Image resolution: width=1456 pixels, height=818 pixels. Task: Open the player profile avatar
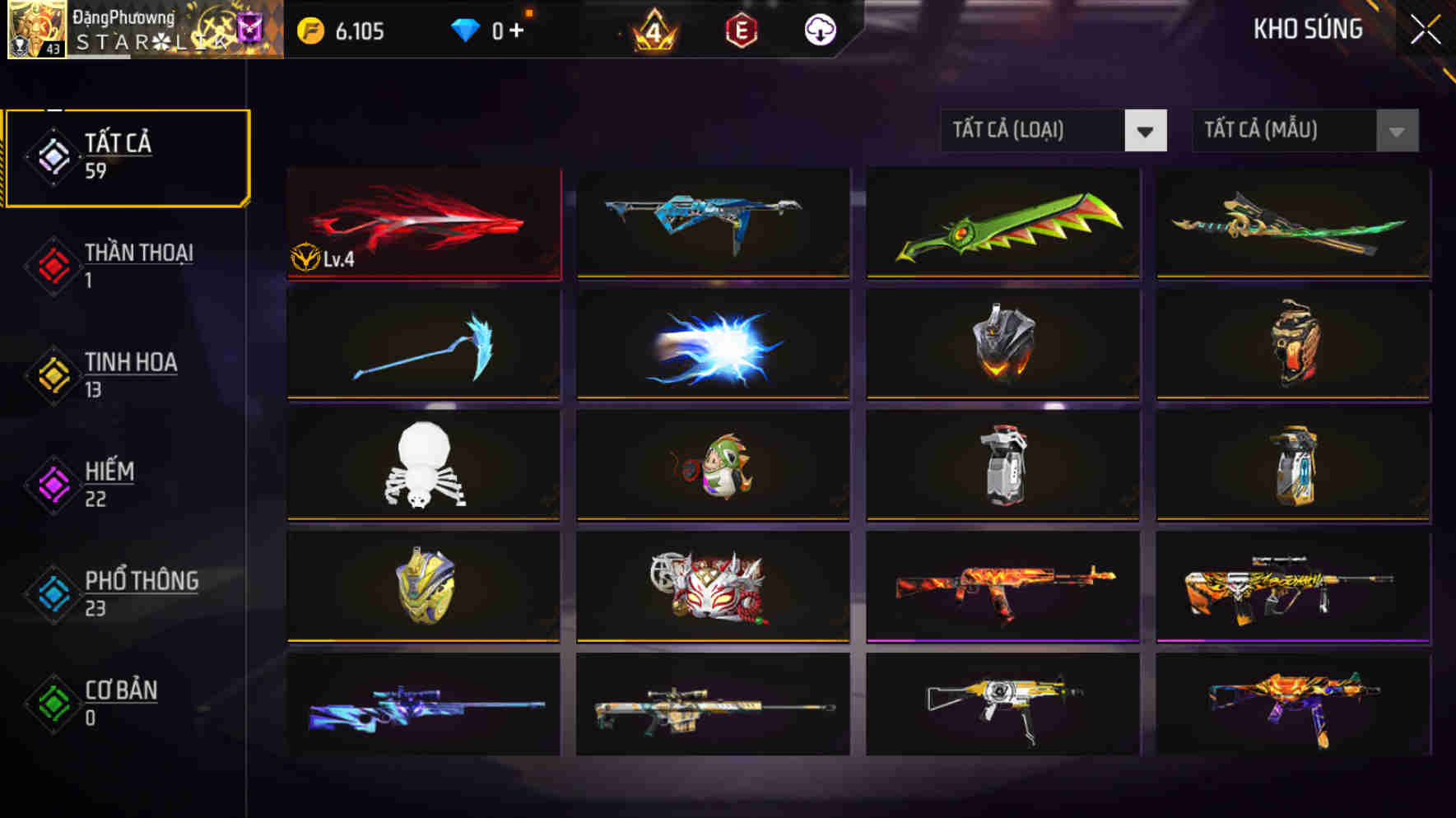[36, 31]
